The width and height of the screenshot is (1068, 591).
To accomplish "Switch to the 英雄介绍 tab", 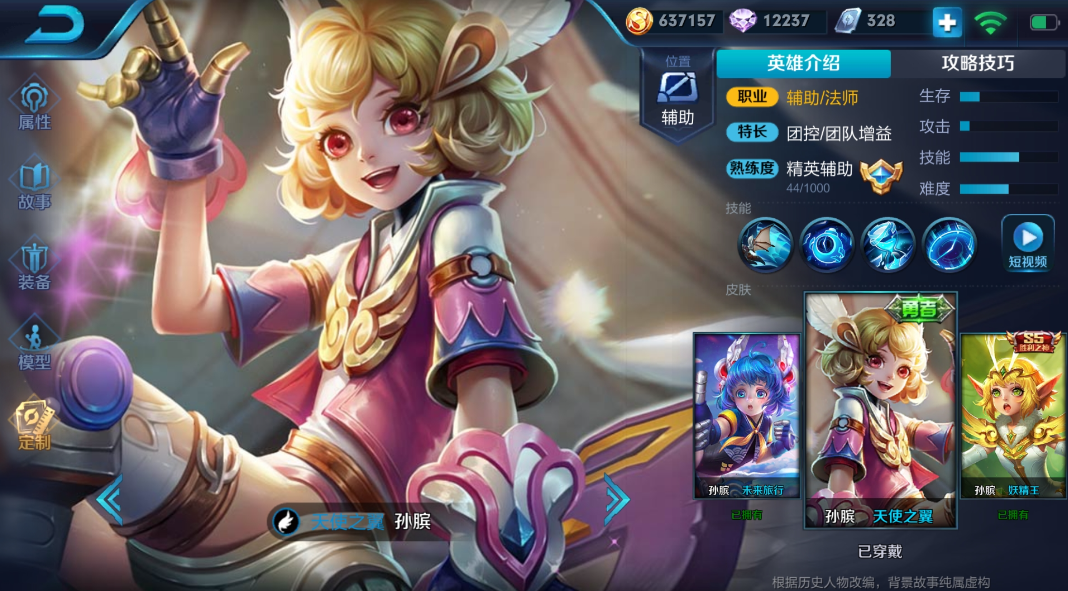I will [x=803, y=63].
